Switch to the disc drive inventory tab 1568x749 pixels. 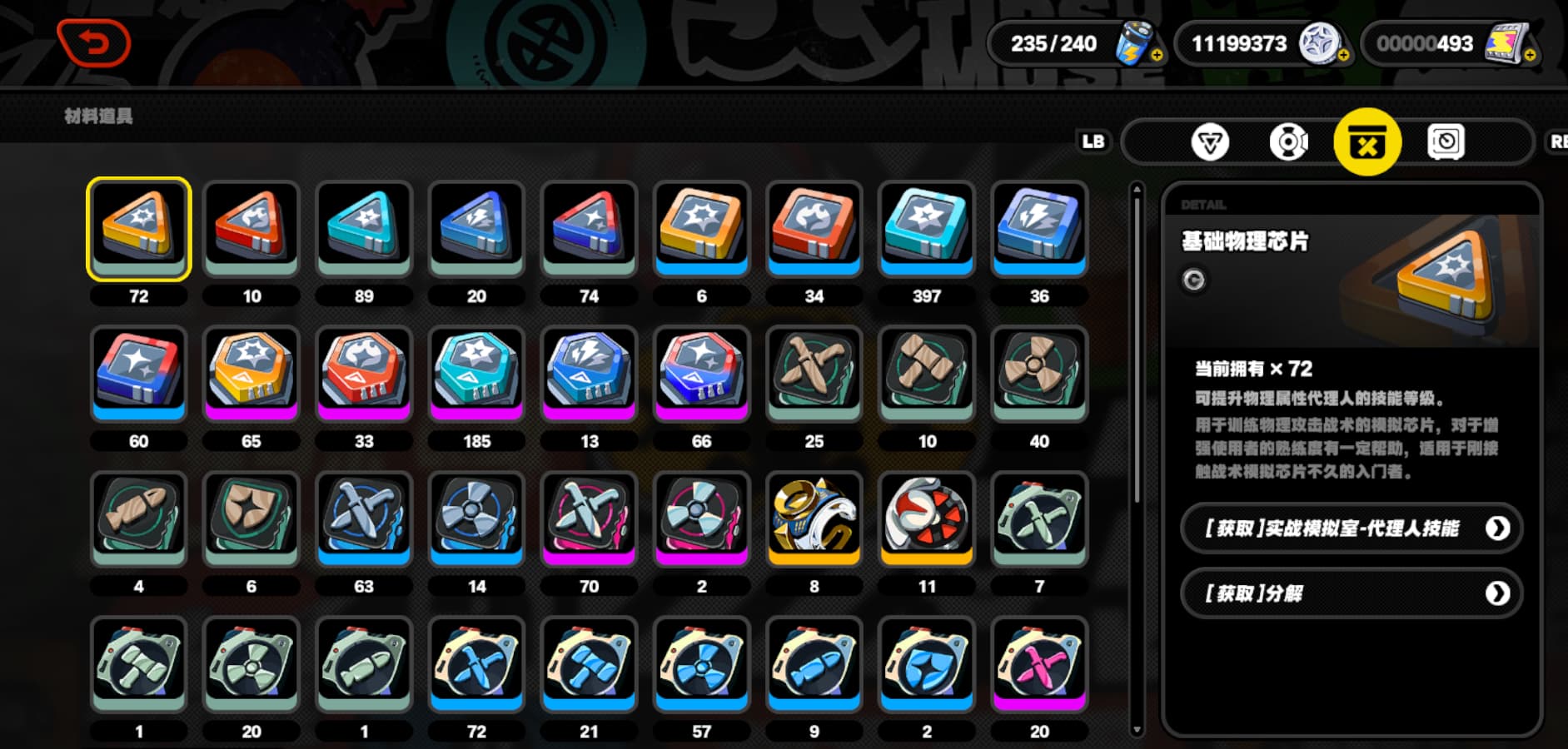click(x=1288, y=142)
